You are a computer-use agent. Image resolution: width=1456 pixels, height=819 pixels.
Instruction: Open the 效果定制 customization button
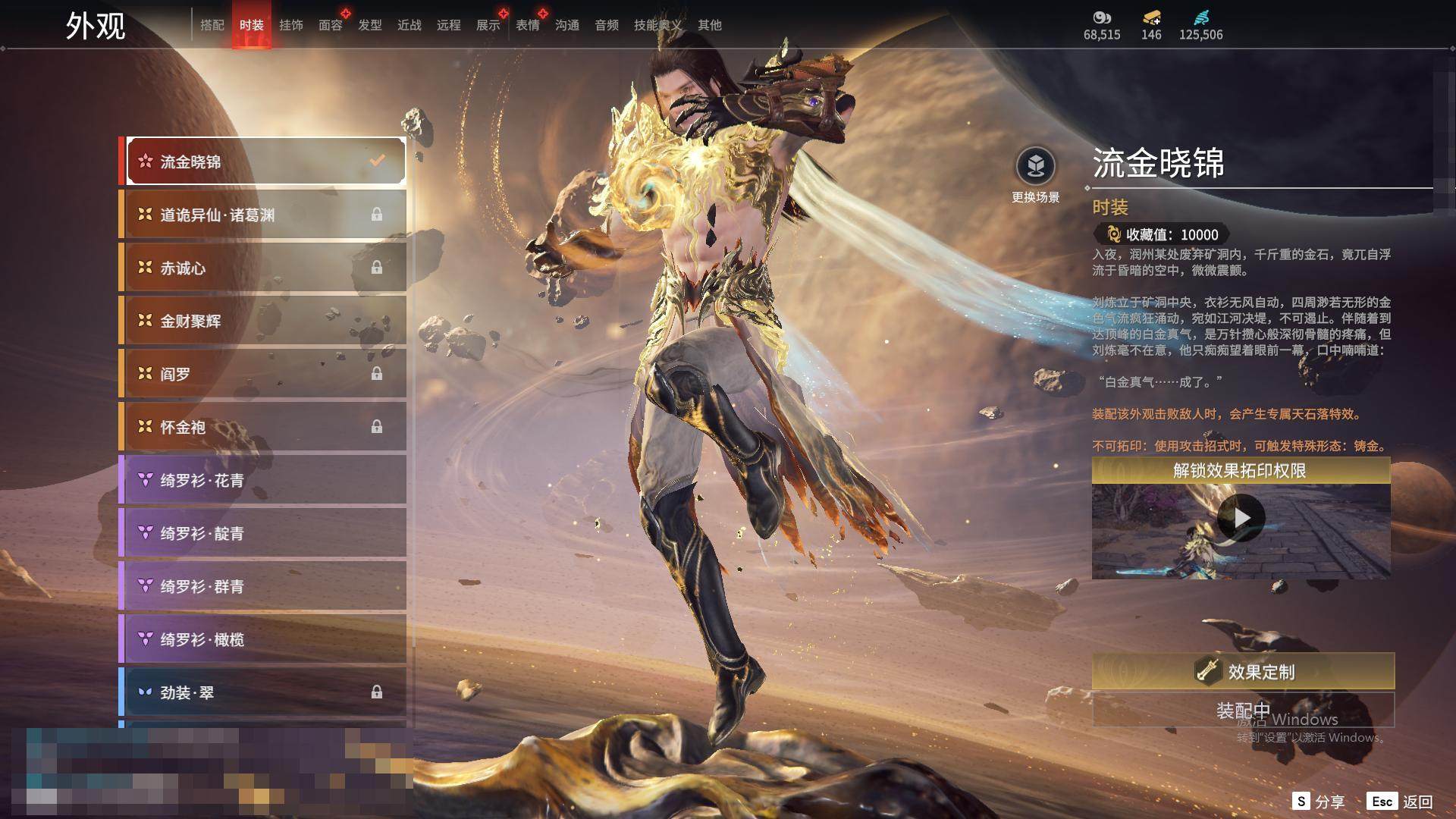(1243, 671)
